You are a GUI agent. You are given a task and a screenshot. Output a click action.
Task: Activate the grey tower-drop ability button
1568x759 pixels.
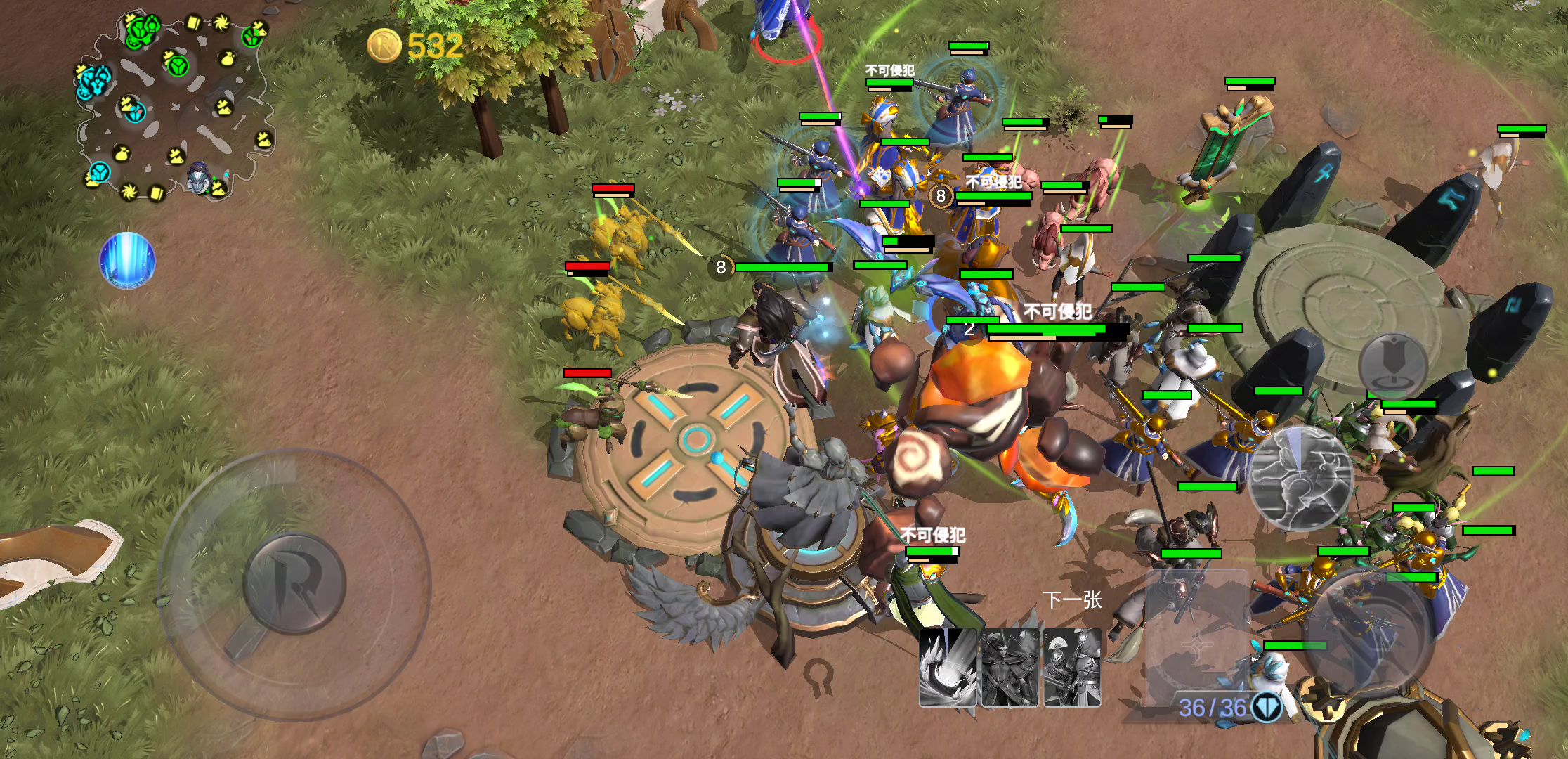(1392, 364)
